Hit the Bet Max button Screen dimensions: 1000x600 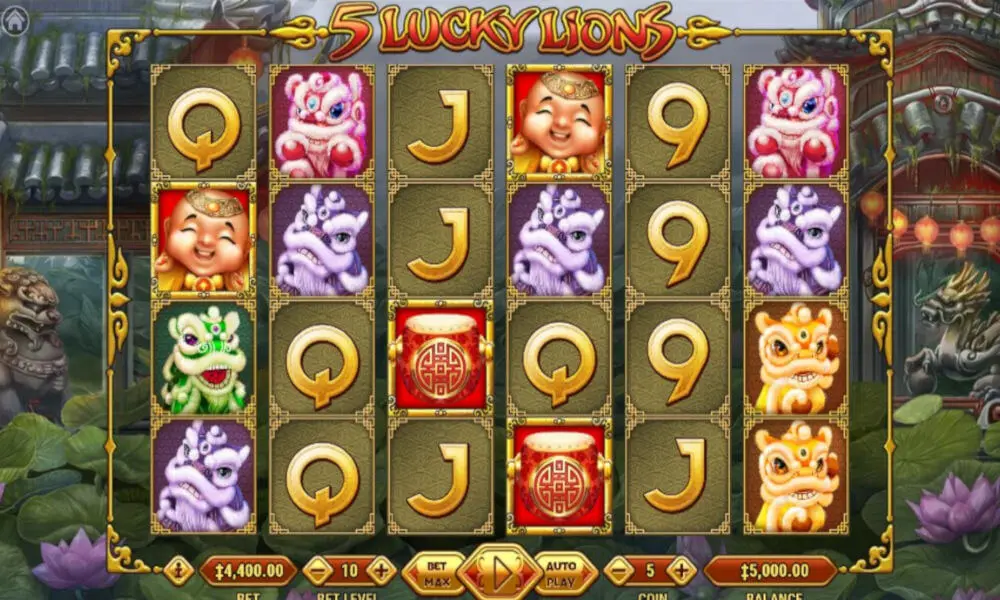coord(433,573)
